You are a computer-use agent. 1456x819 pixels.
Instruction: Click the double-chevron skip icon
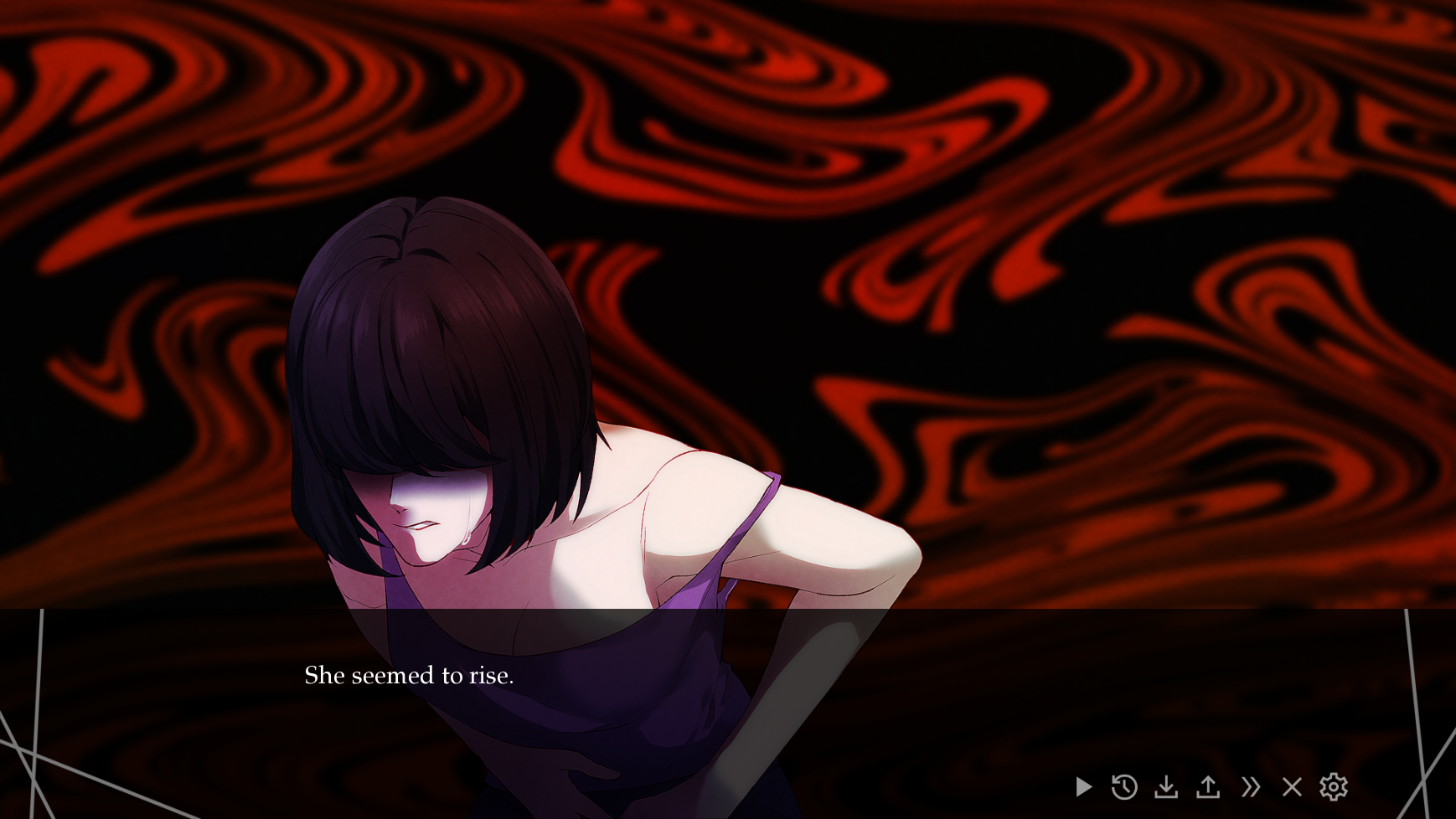pyautogui.click(x=1251, y=786)
